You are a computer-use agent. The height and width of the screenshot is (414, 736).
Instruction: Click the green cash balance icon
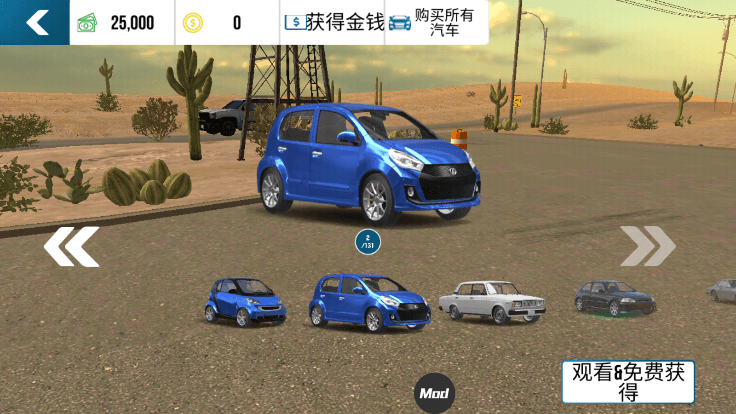88,23
